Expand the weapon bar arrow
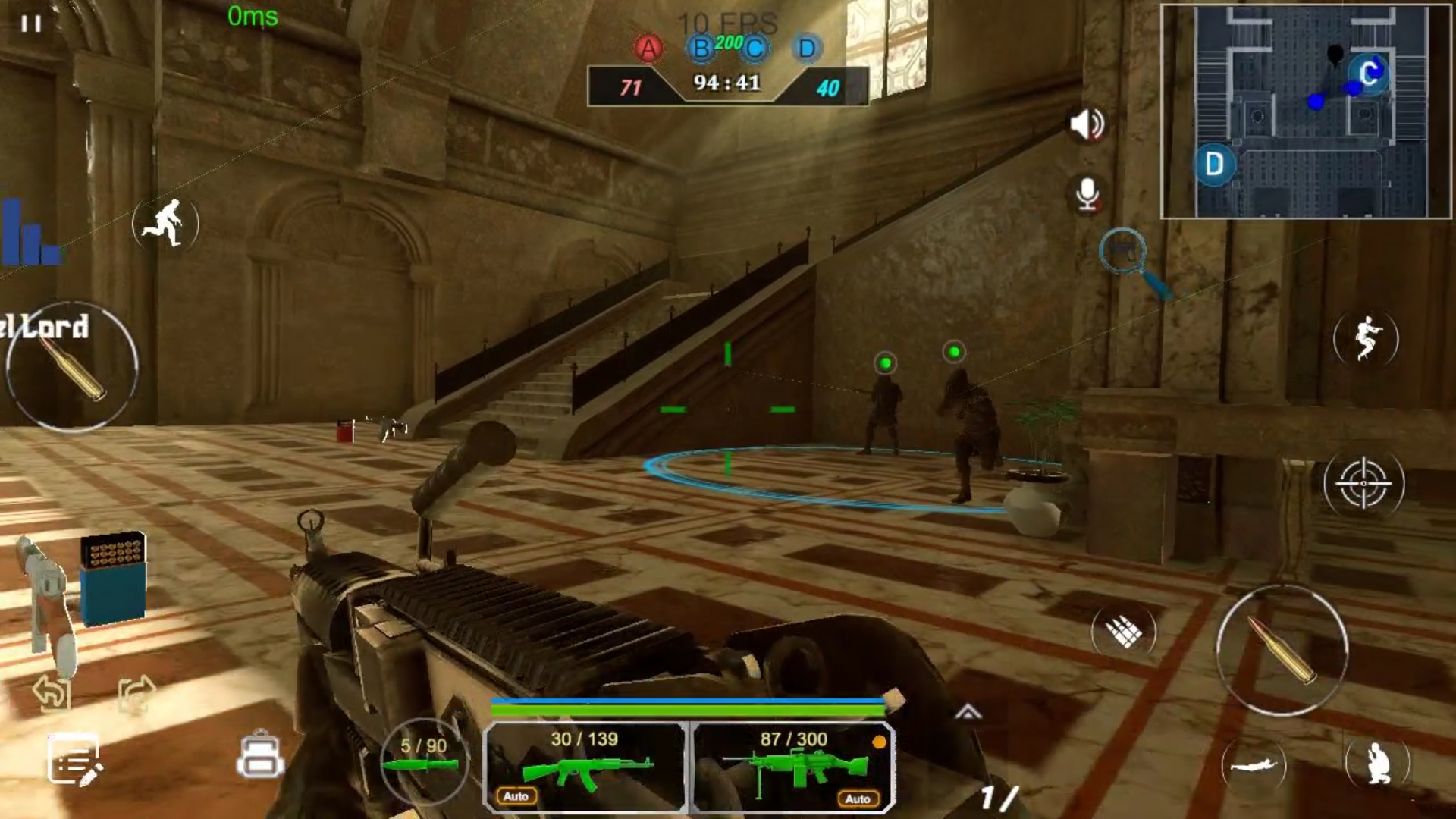The image size is (1456, 819). coord(968,712)
